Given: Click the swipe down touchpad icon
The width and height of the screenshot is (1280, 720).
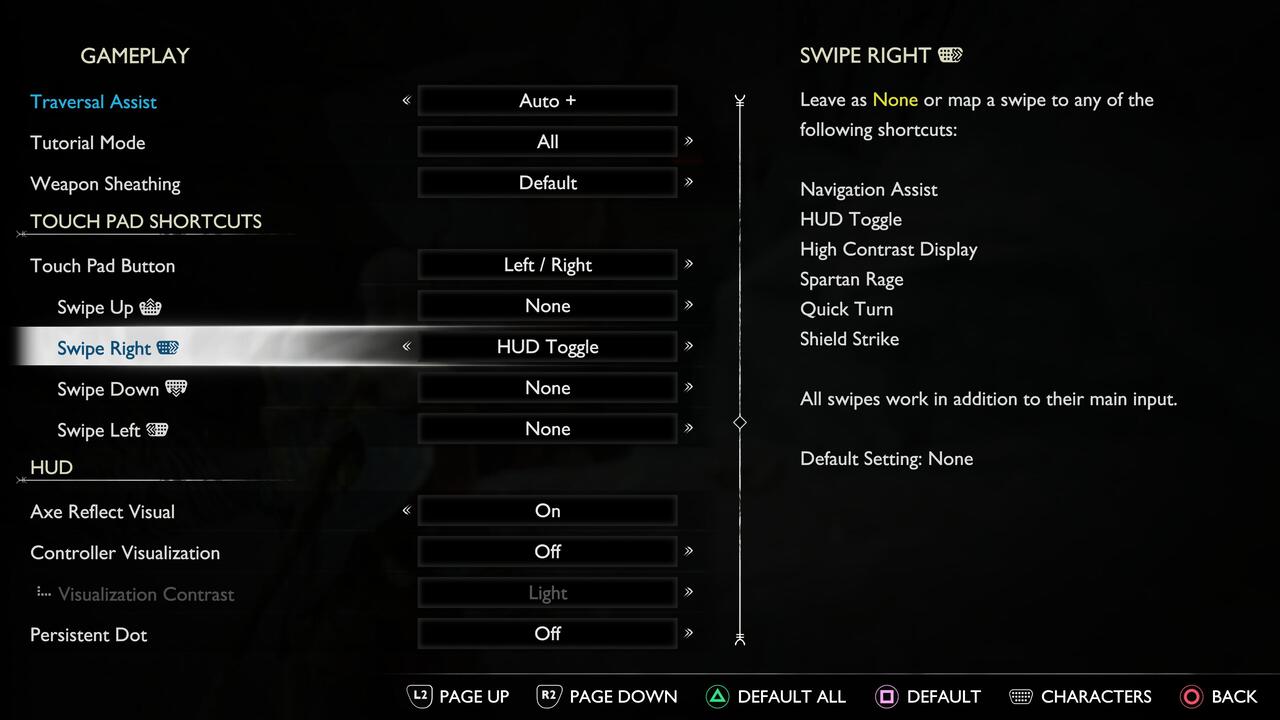Looking at the screenshot, I should pos(176,389).
